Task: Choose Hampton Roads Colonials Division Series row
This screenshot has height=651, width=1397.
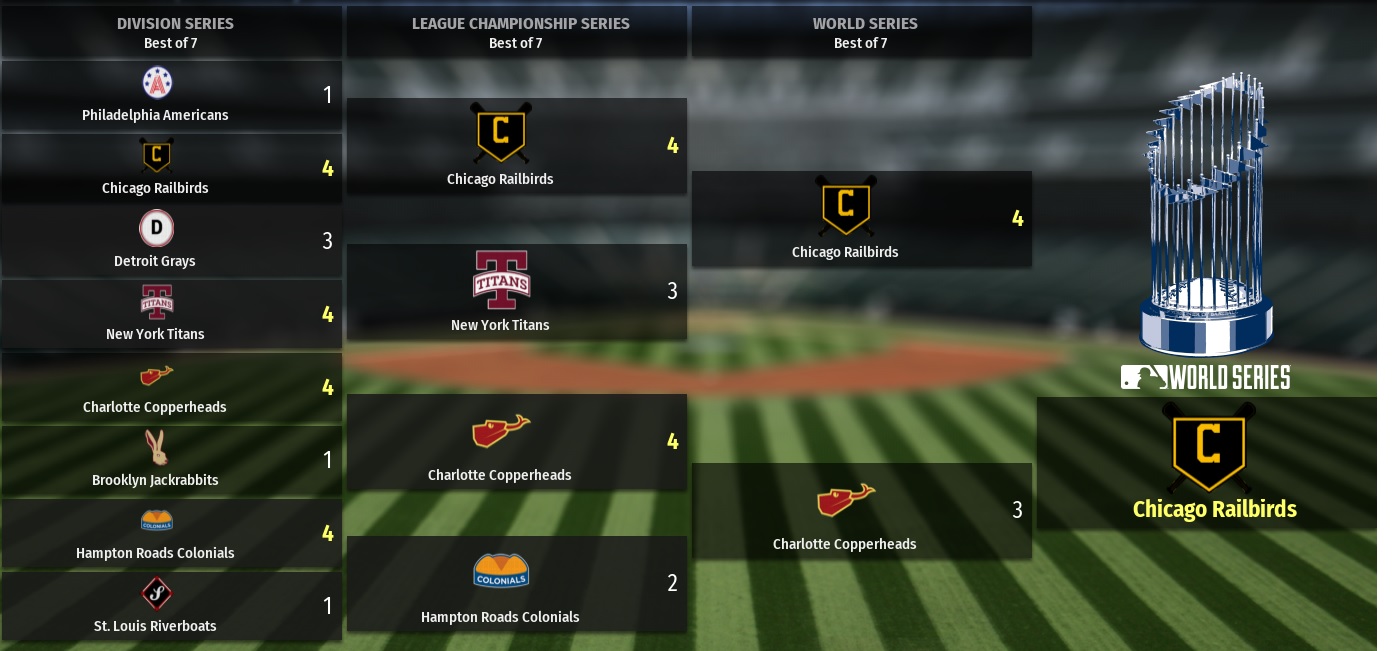Action: (171, 534)
